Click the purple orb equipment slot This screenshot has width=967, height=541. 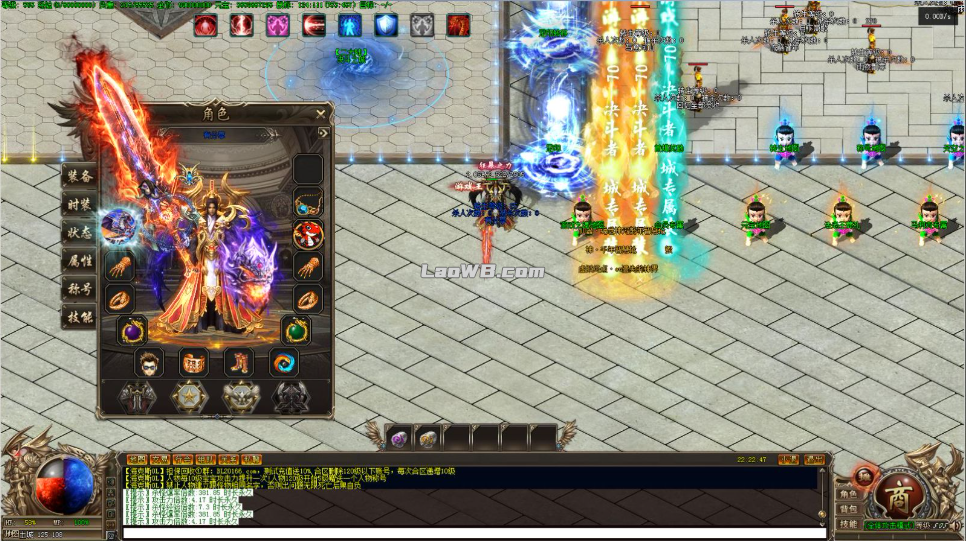pyautogui.click(x=133, y=329)
